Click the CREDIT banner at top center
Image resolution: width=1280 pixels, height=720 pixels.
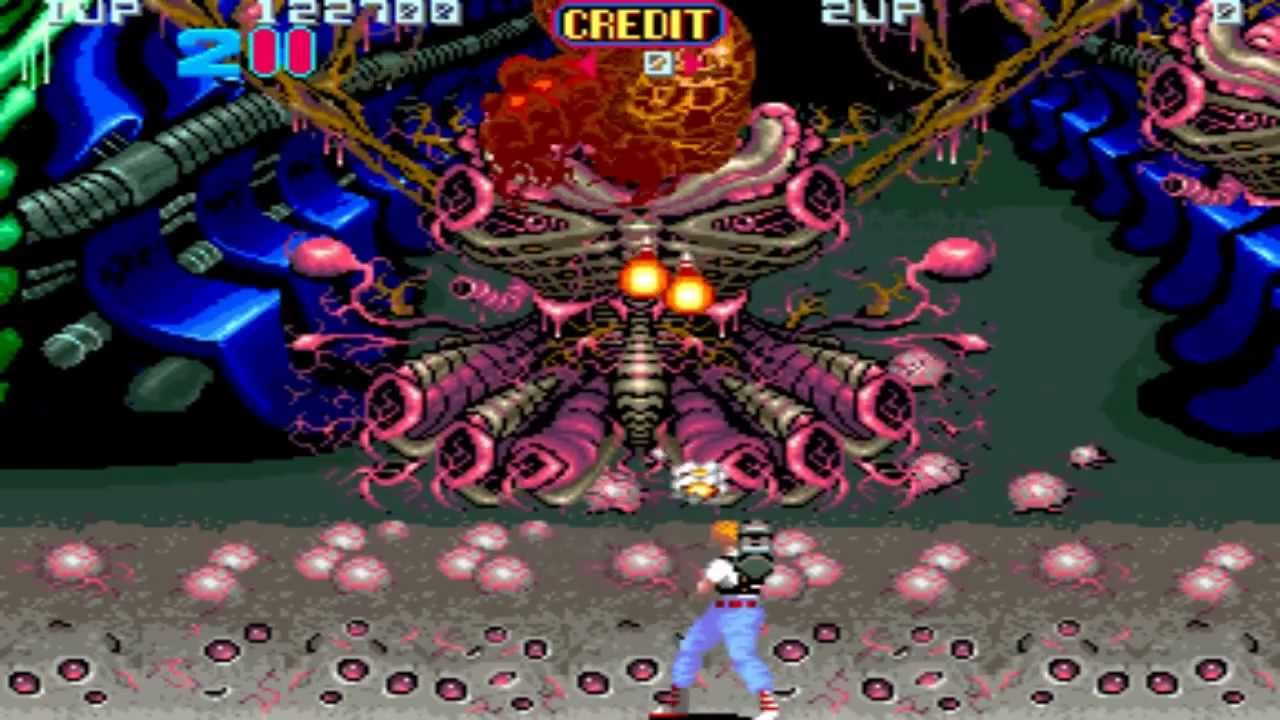638,24
